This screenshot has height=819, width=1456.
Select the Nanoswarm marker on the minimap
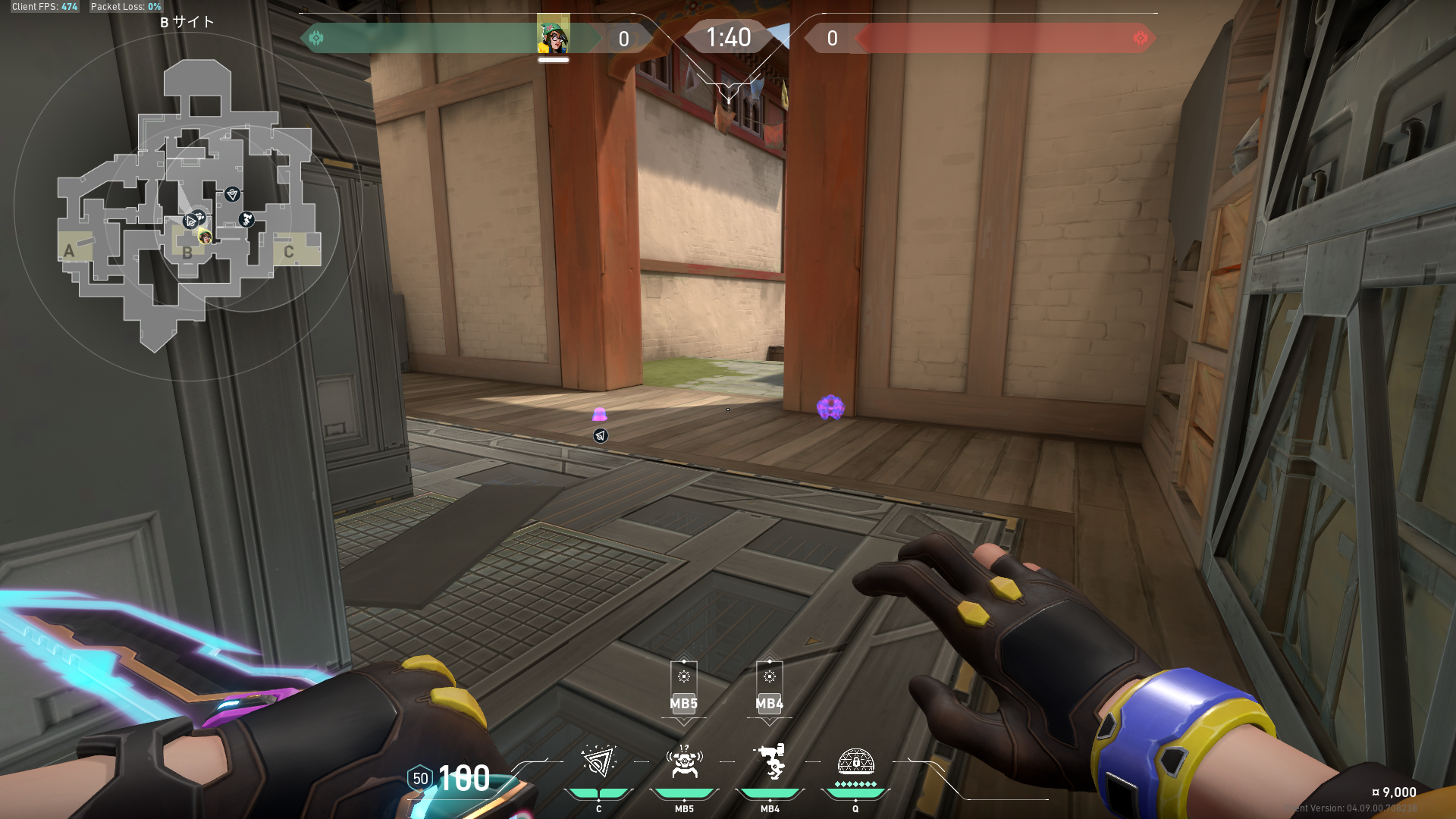click(232, 194)
